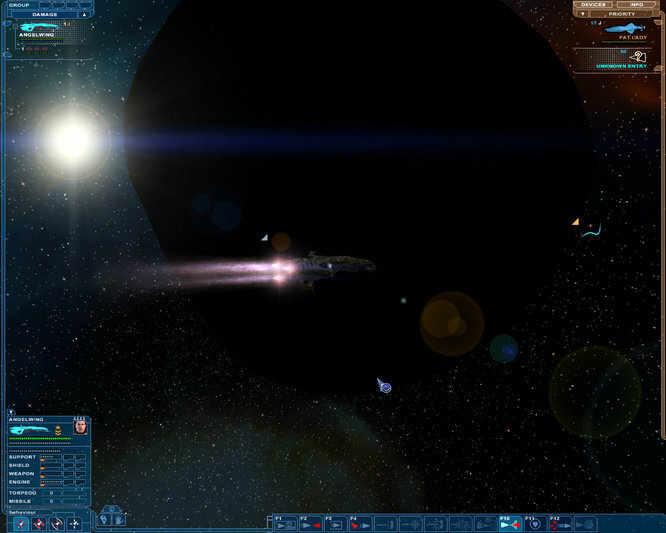Activate the F11 shield command button

(534, 523)
